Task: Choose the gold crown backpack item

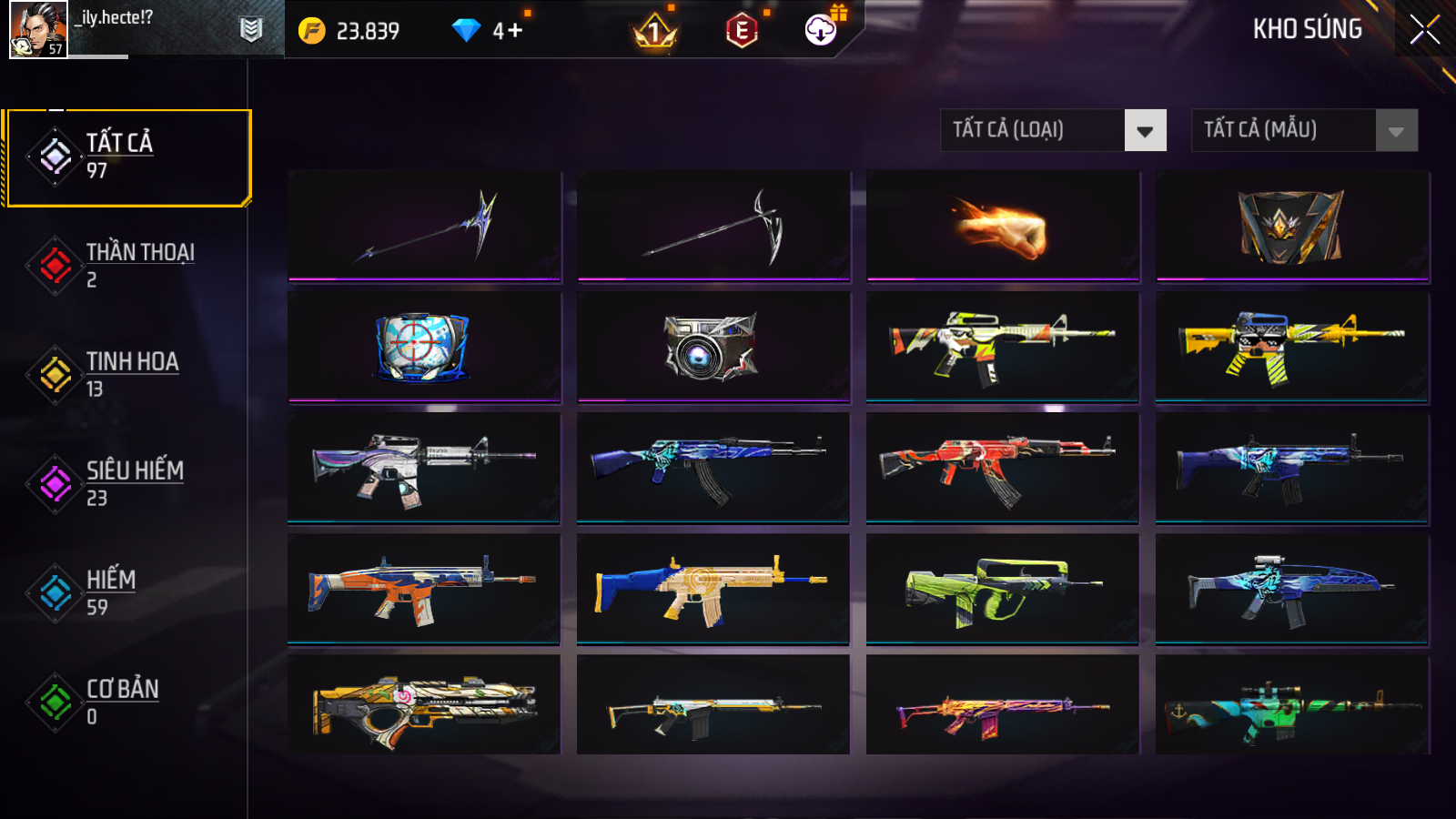Action: coord(1291,227)
